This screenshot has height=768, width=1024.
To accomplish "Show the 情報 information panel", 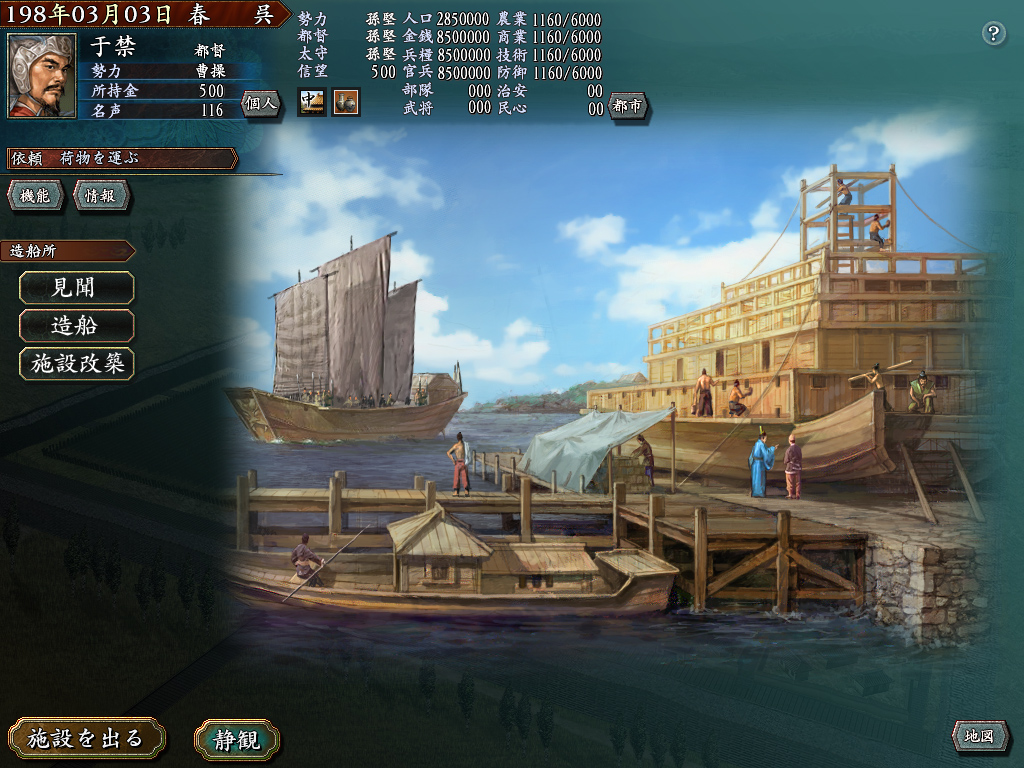I will tap(100, 196).
